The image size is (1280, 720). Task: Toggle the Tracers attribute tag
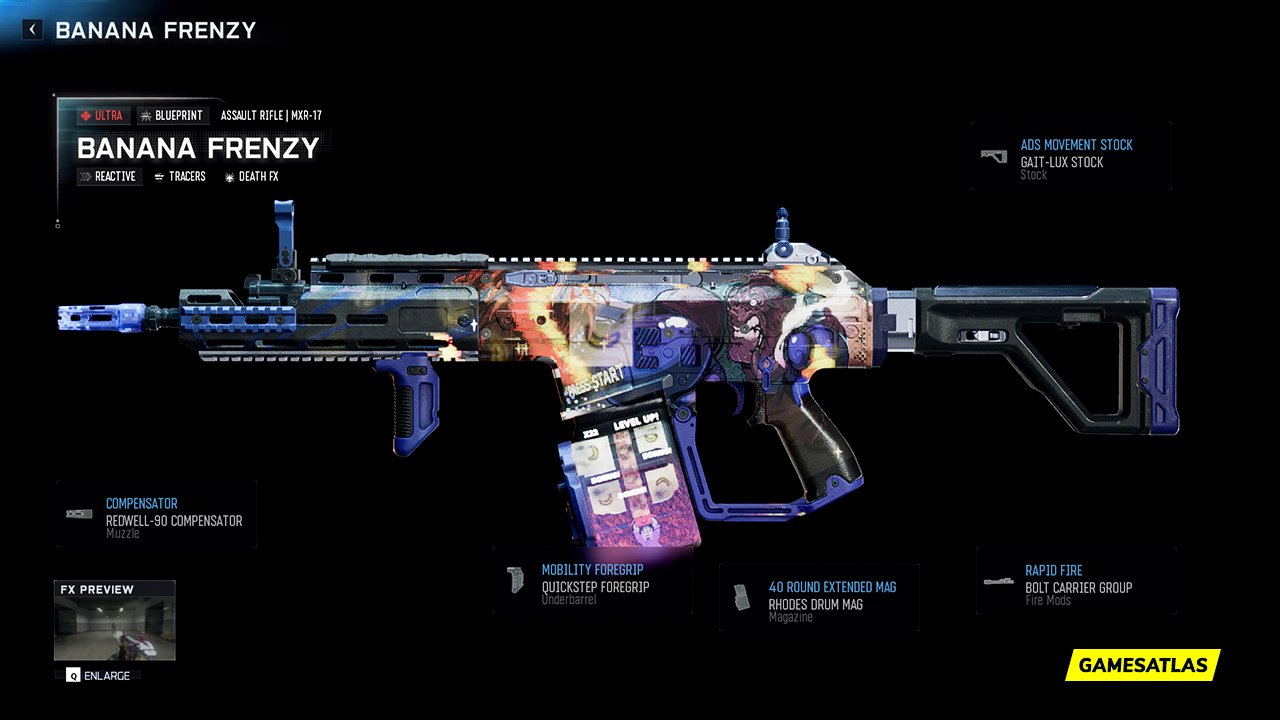[180, 177]
